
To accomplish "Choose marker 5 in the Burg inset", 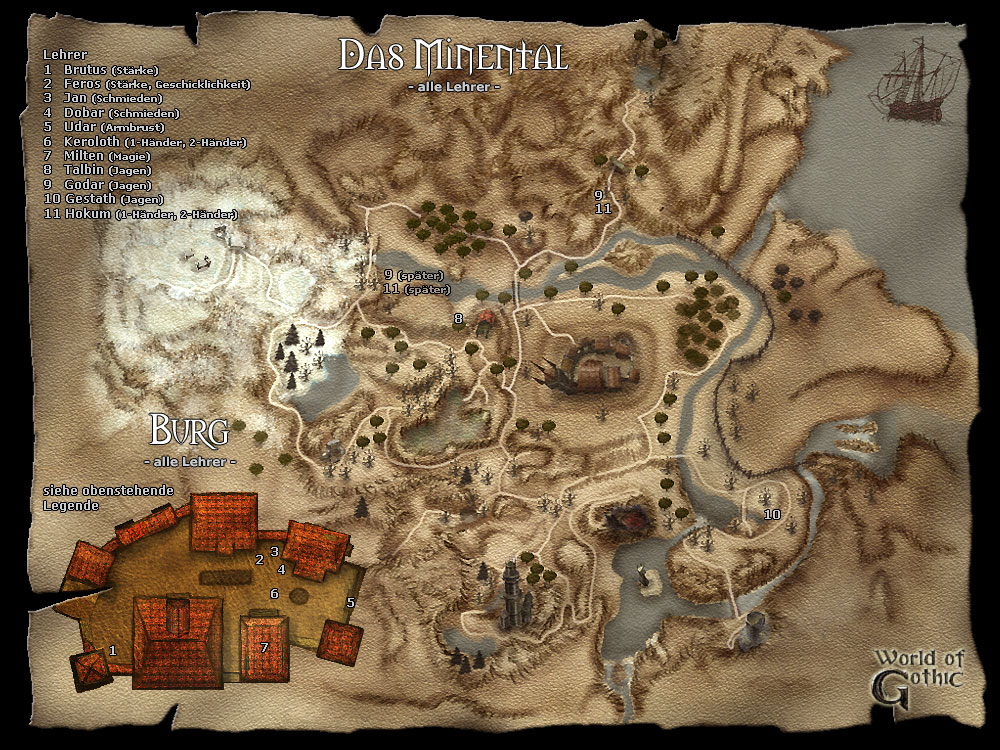I will point(350,602).
